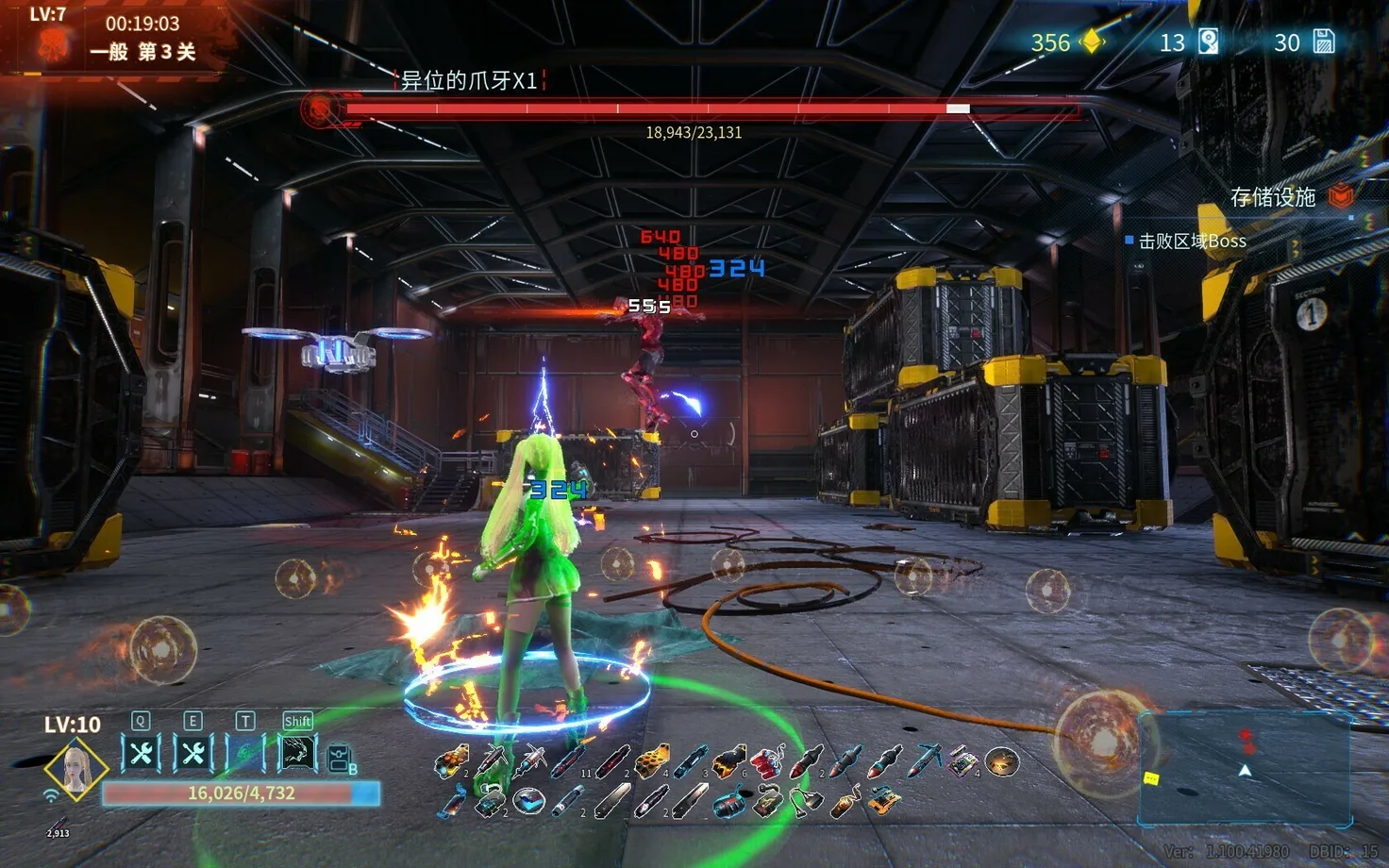Image resolution: width=1389 pixels, height=868 pixels.
Task: Click the gold currency diamond icon
Action: [x=1092, y=42]
